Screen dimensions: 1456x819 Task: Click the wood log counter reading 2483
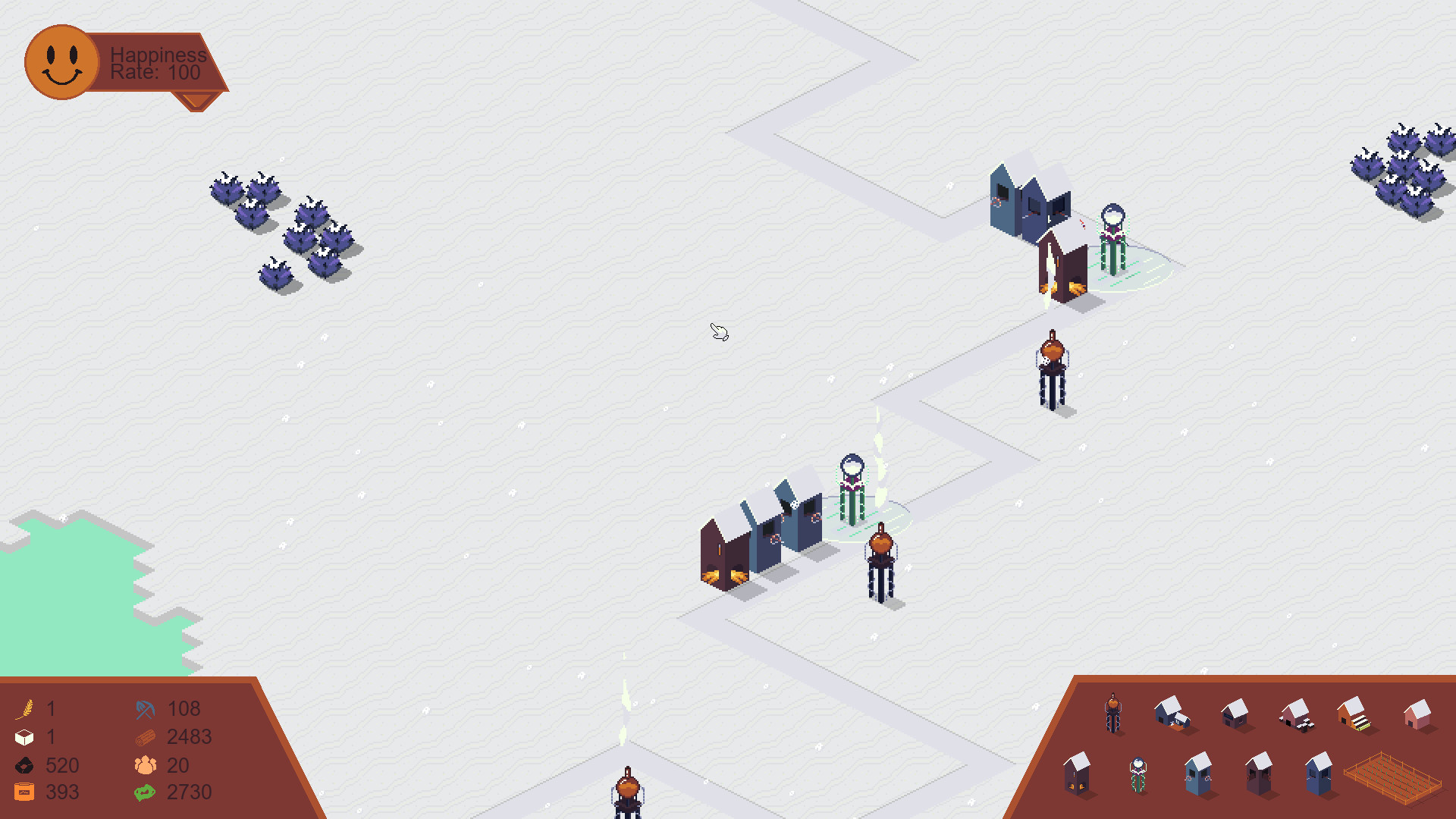[190, 736]
